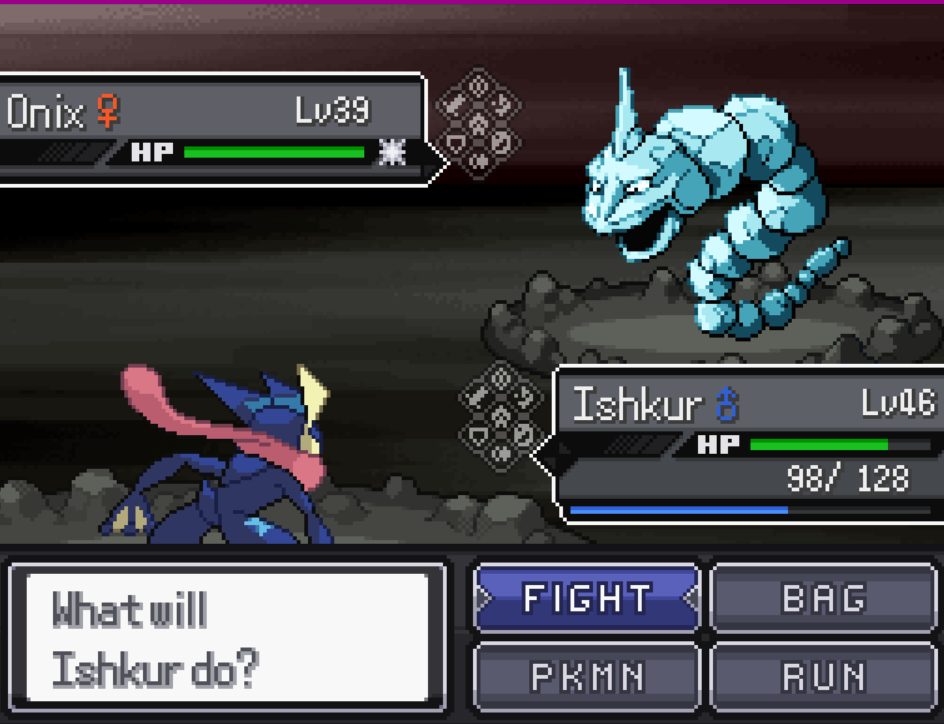
Task: Open the BAG menu
Action: pyautogui.click(x=823, y=598)
